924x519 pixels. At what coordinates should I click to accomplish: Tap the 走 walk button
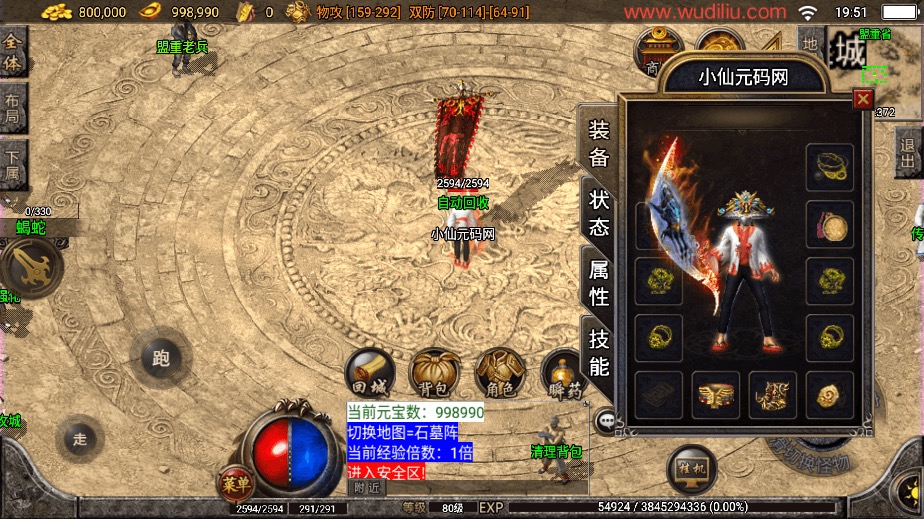point(80,438)
